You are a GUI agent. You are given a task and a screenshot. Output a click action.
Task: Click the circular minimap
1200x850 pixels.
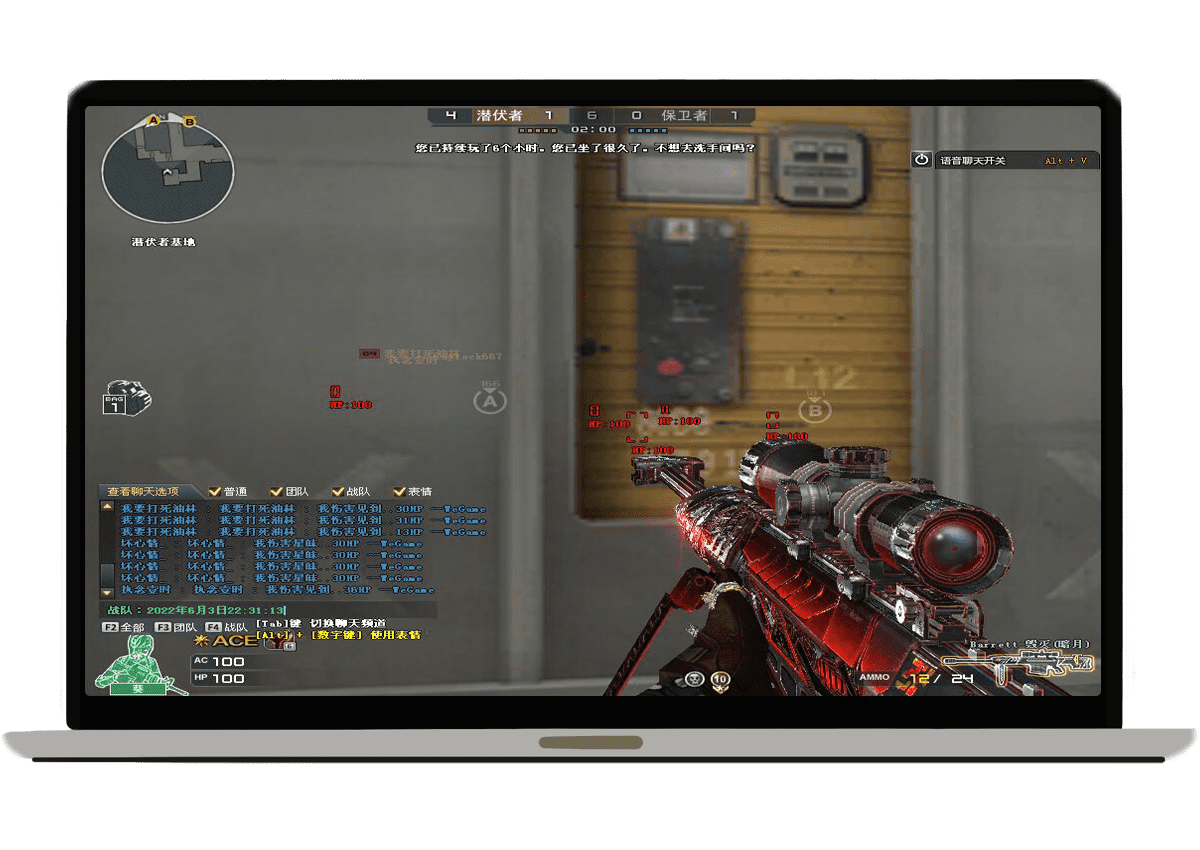coord(168,171)
